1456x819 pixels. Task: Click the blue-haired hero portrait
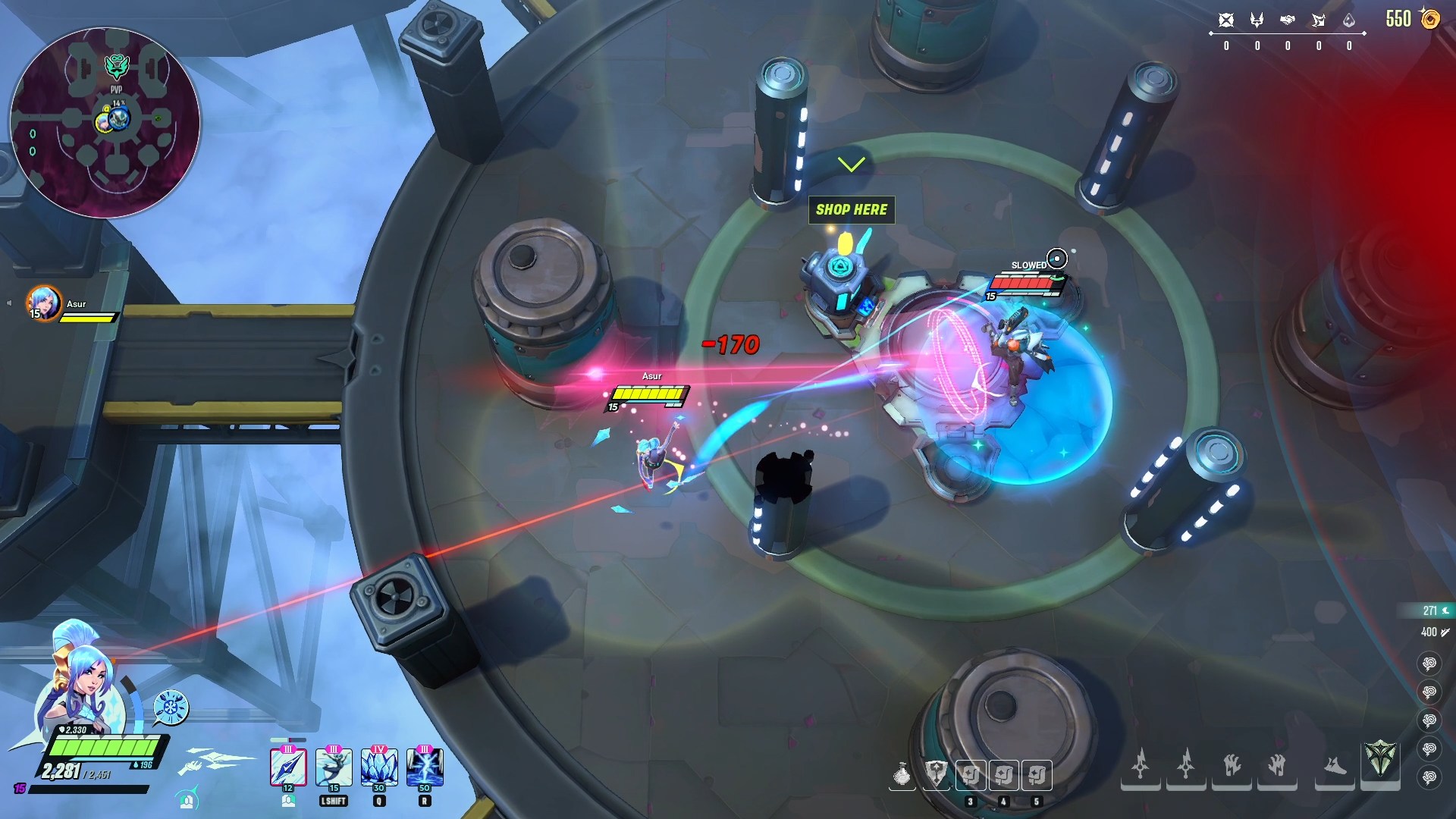pos(80,675)
